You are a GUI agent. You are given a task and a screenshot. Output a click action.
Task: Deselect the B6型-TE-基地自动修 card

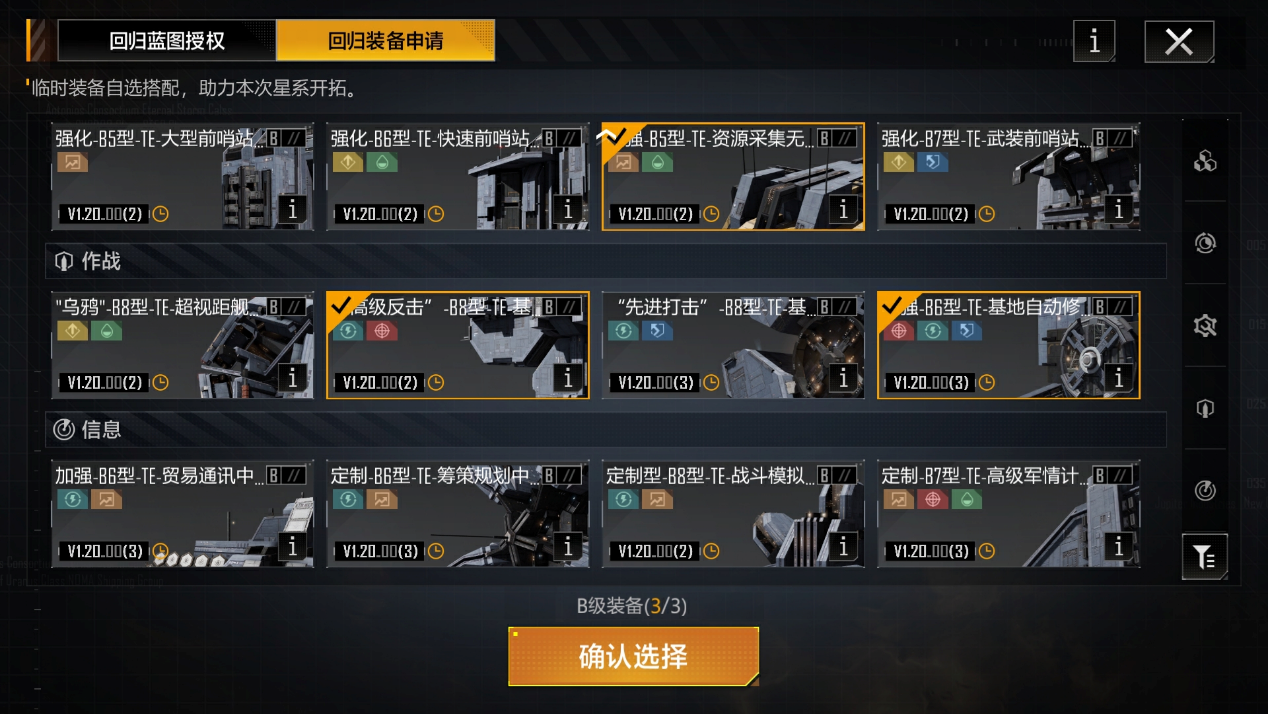point(985,345)
